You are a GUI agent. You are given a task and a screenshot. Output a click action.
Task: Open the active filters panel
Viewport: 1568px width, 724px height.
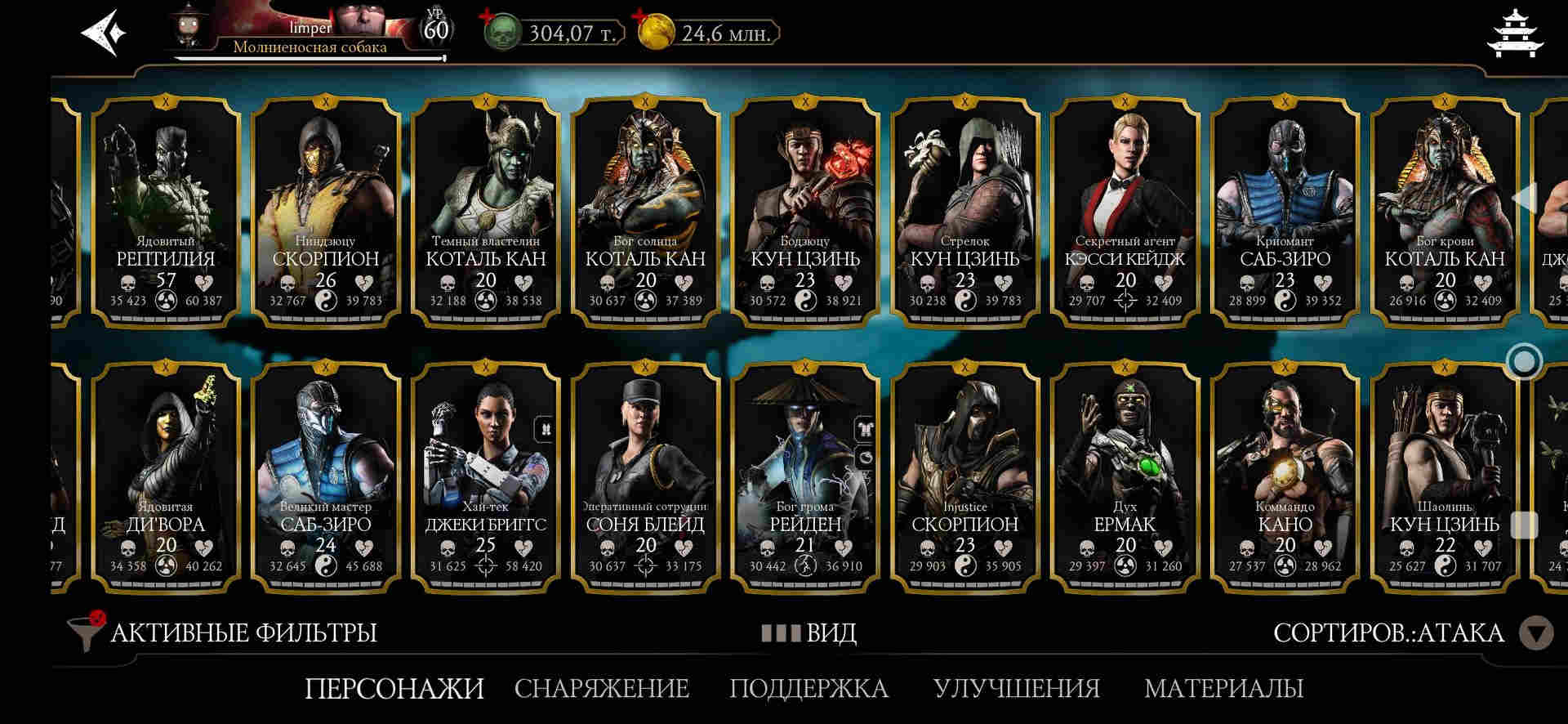(x=224, y=632)
